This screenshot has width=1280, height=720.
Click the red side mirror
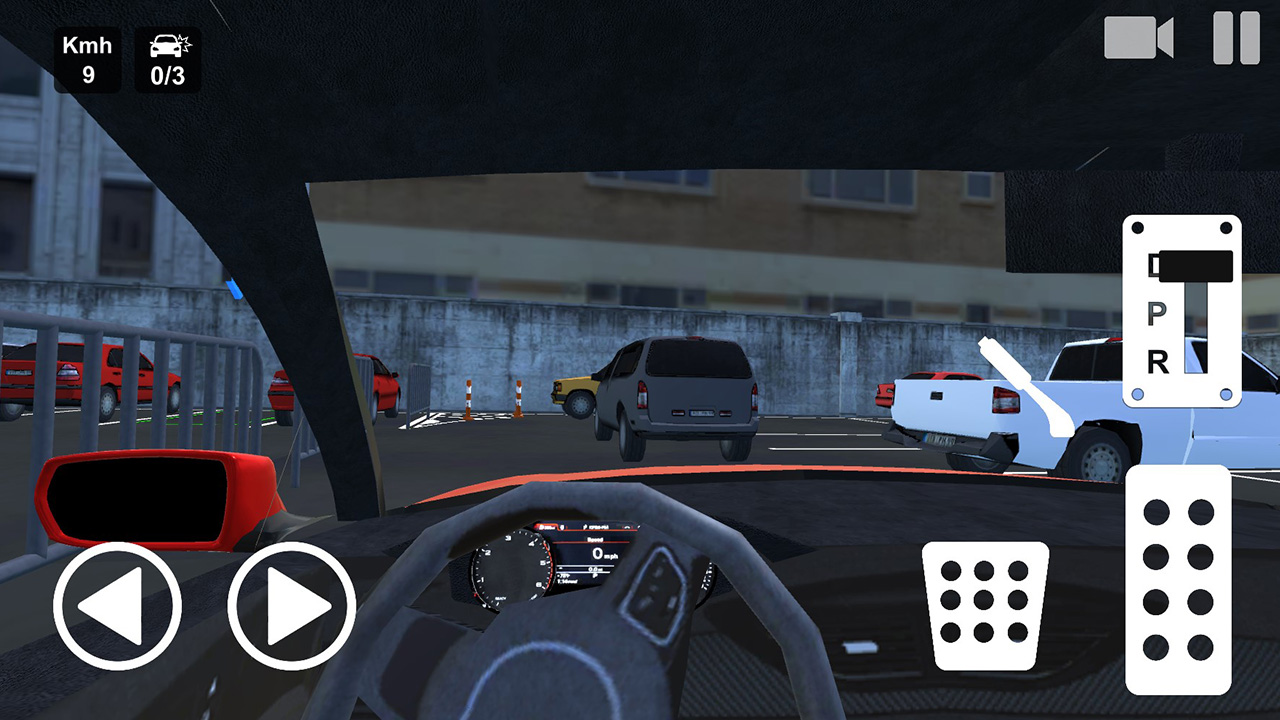[150, 500]
